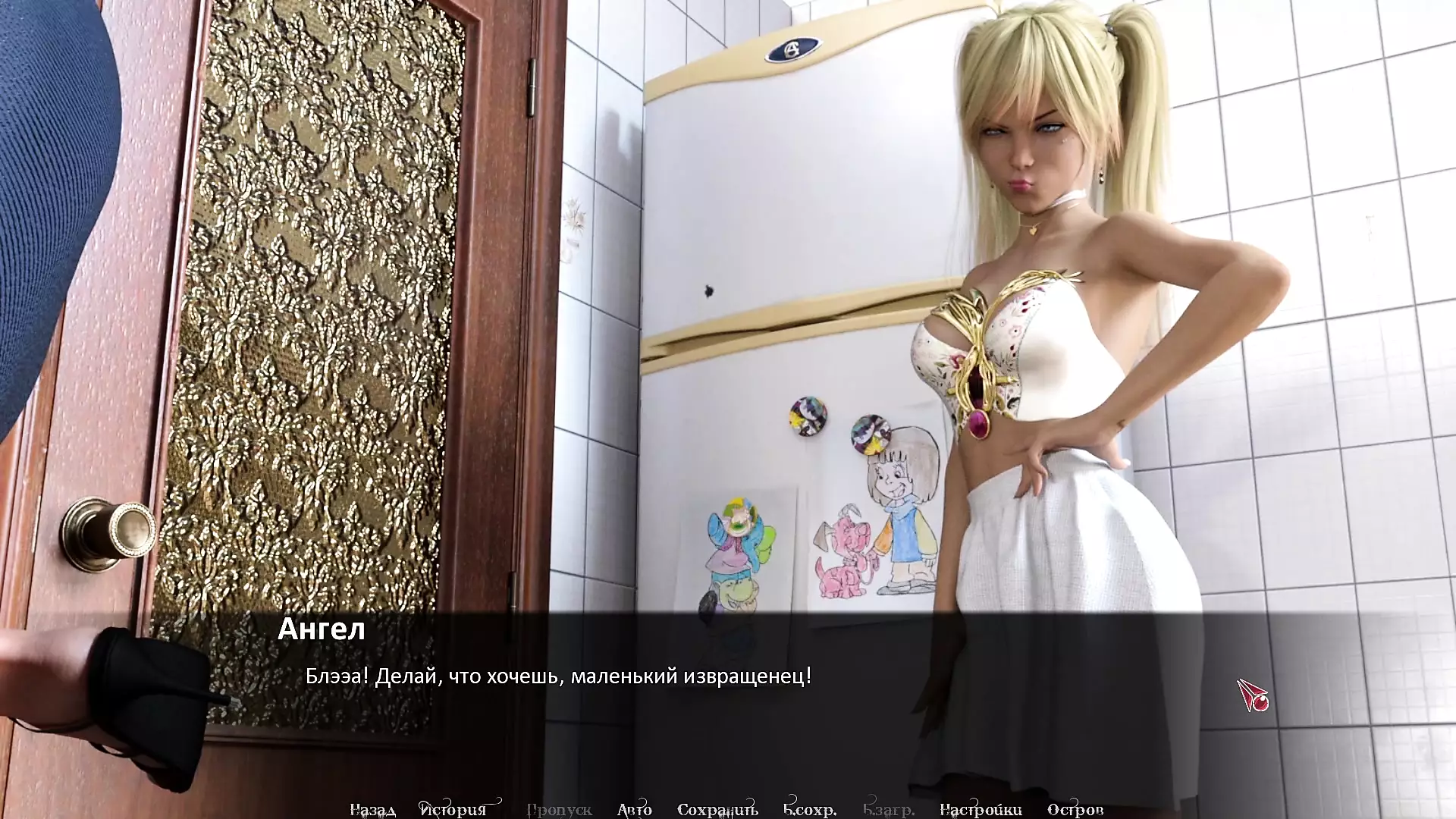
Task: Click the Пропуск skip button
Action: 559,810
